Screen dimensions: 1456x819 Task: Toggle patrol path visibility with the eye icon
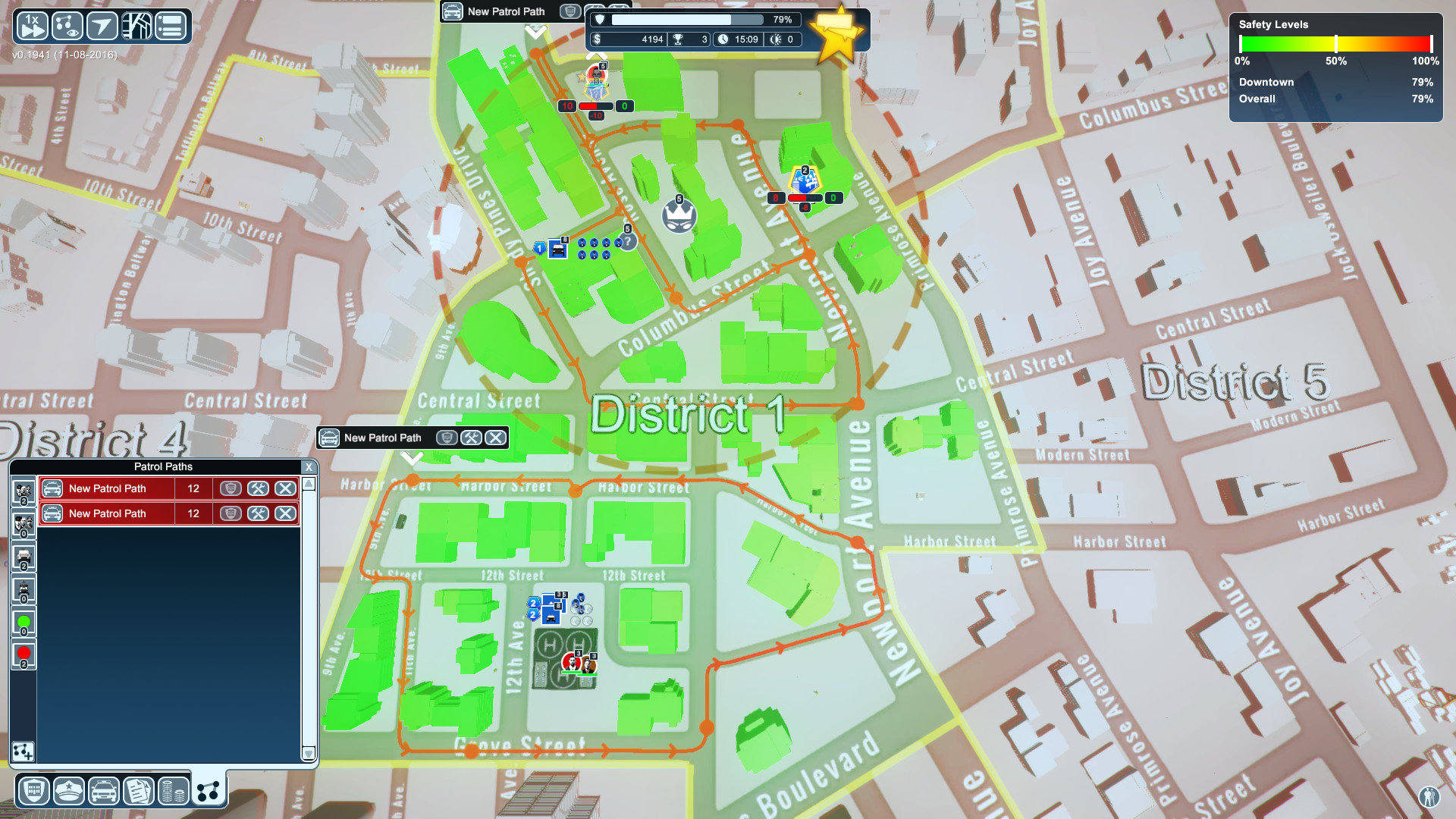point(67,25)
